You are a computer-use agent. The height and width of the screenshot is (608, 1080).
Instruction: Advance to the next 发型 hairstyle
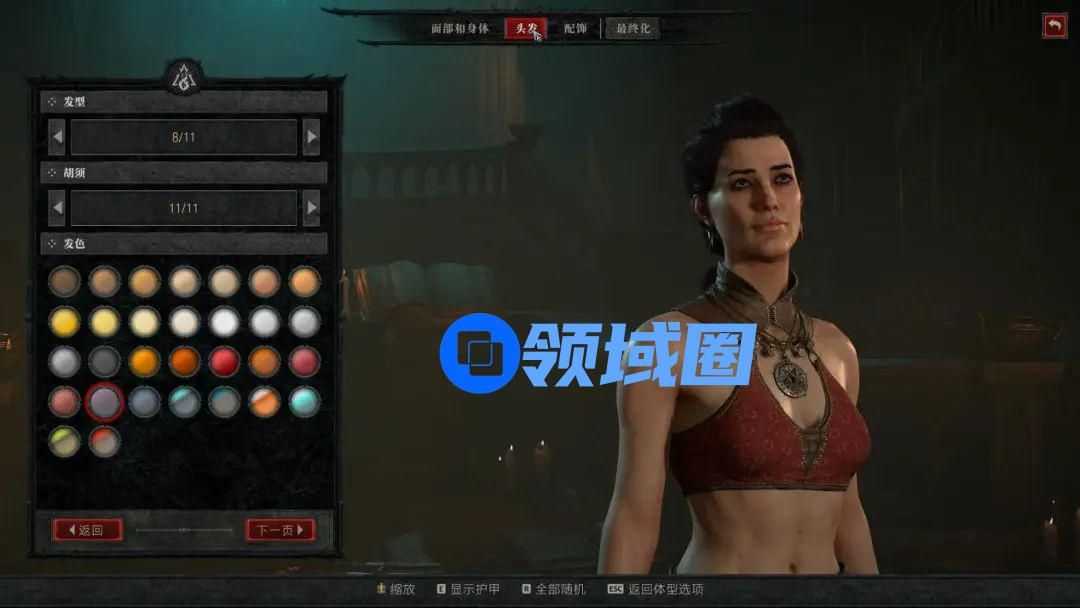pyautogui.click(x=311, y=137)
